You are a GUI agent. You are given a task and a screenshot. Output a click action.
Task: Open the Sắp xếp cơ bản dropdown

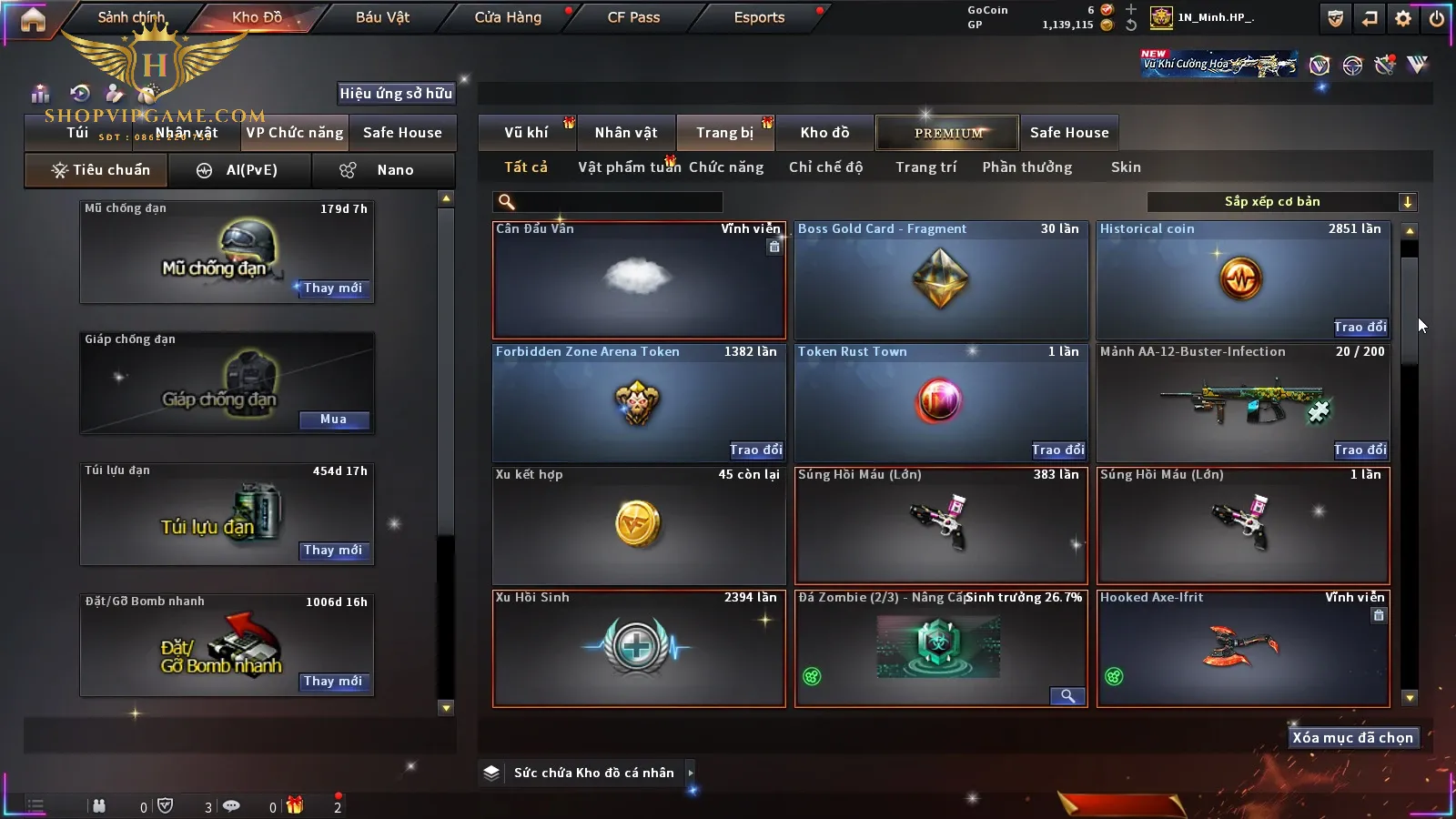coord(1281,202)
